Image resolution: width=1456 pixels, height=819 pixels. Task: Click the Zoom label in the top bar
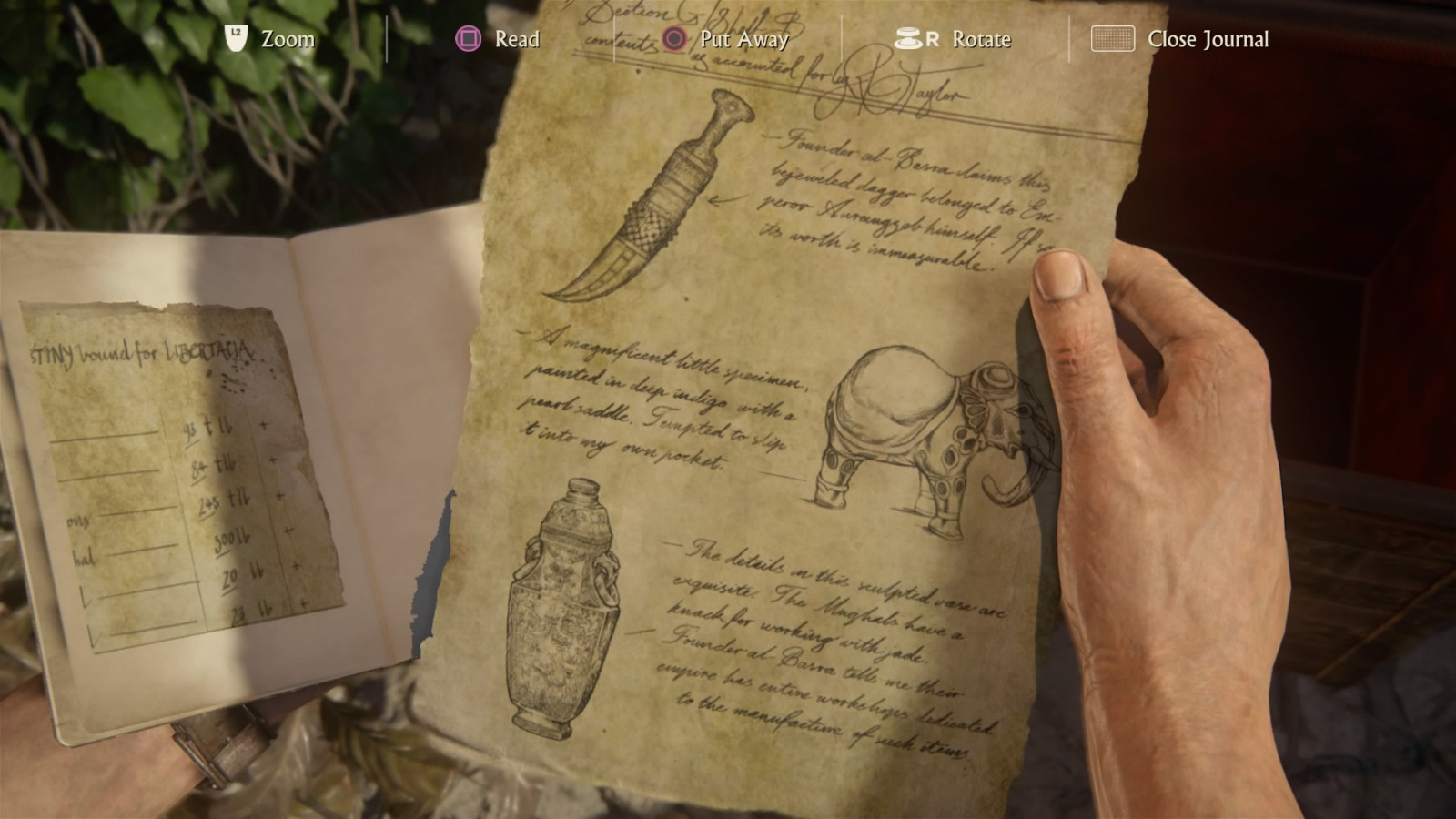289,39
